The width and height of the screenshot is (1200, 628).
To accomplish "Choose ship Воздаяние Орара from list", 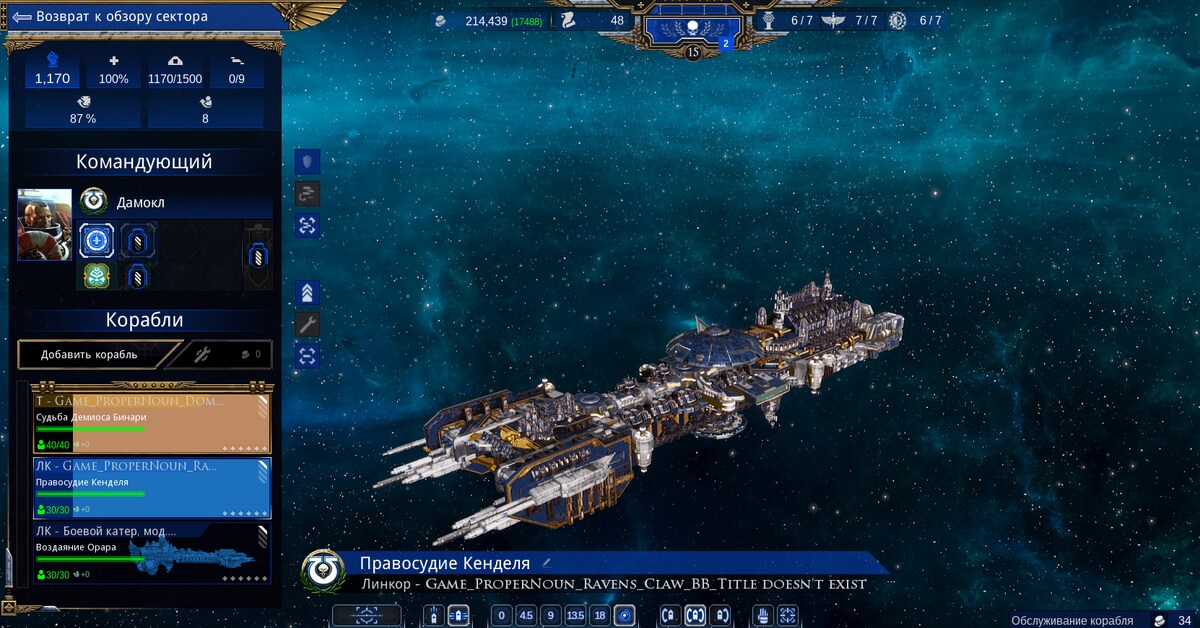I will (152, 553).
